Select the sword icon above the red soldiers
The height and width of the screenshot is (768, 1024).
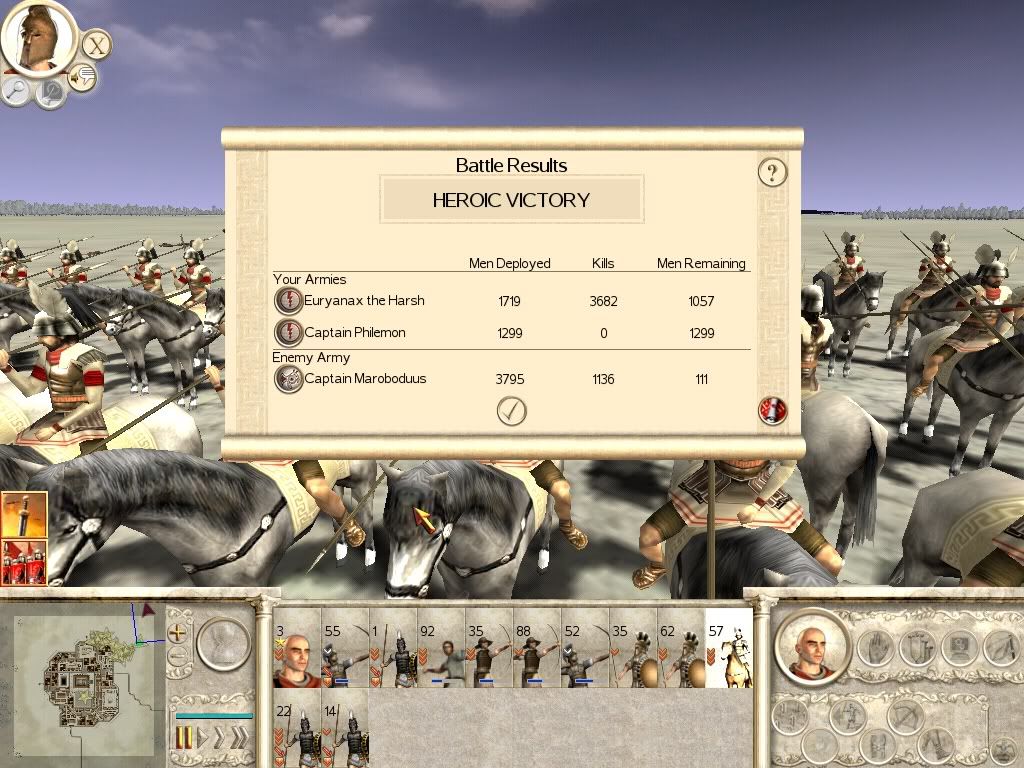23,516
